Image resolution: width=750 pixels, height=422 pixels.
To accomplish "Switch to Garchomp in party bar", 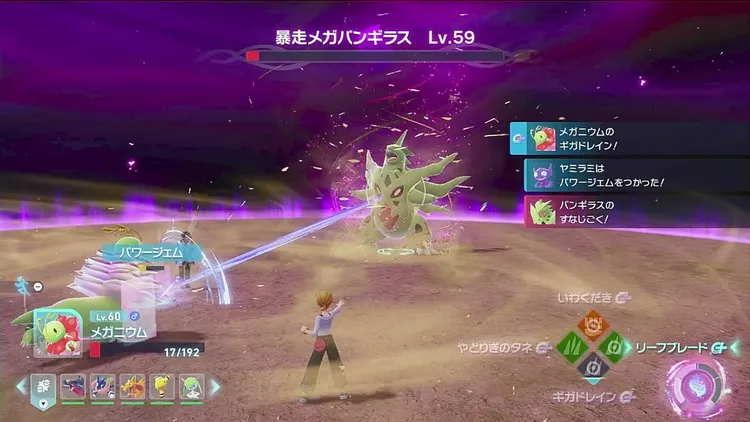I will tap(73, 387).
